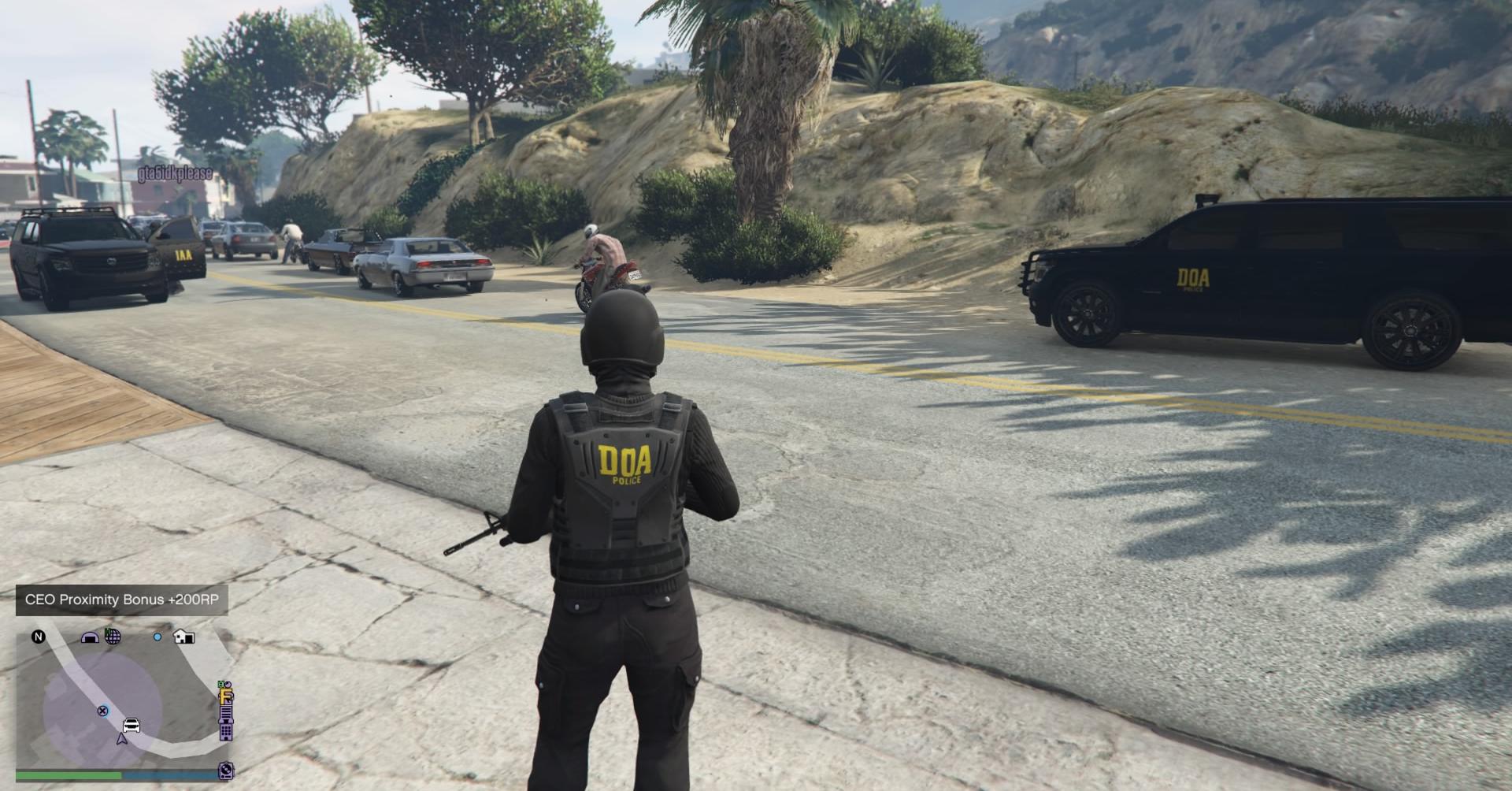Viewport: 1512px width, 791px height.
Task: Click the blue friend dot above the minimap
Action: click(x=157, y=637)
